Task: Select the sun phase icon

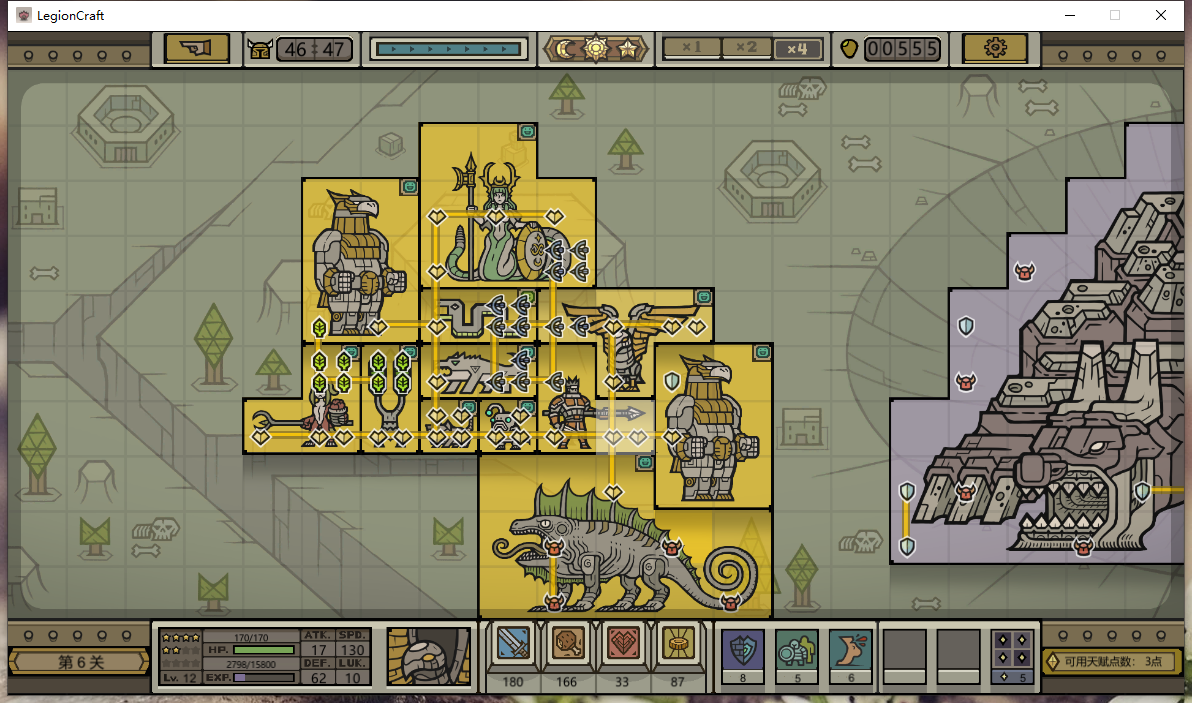Action: click(596, 48)
